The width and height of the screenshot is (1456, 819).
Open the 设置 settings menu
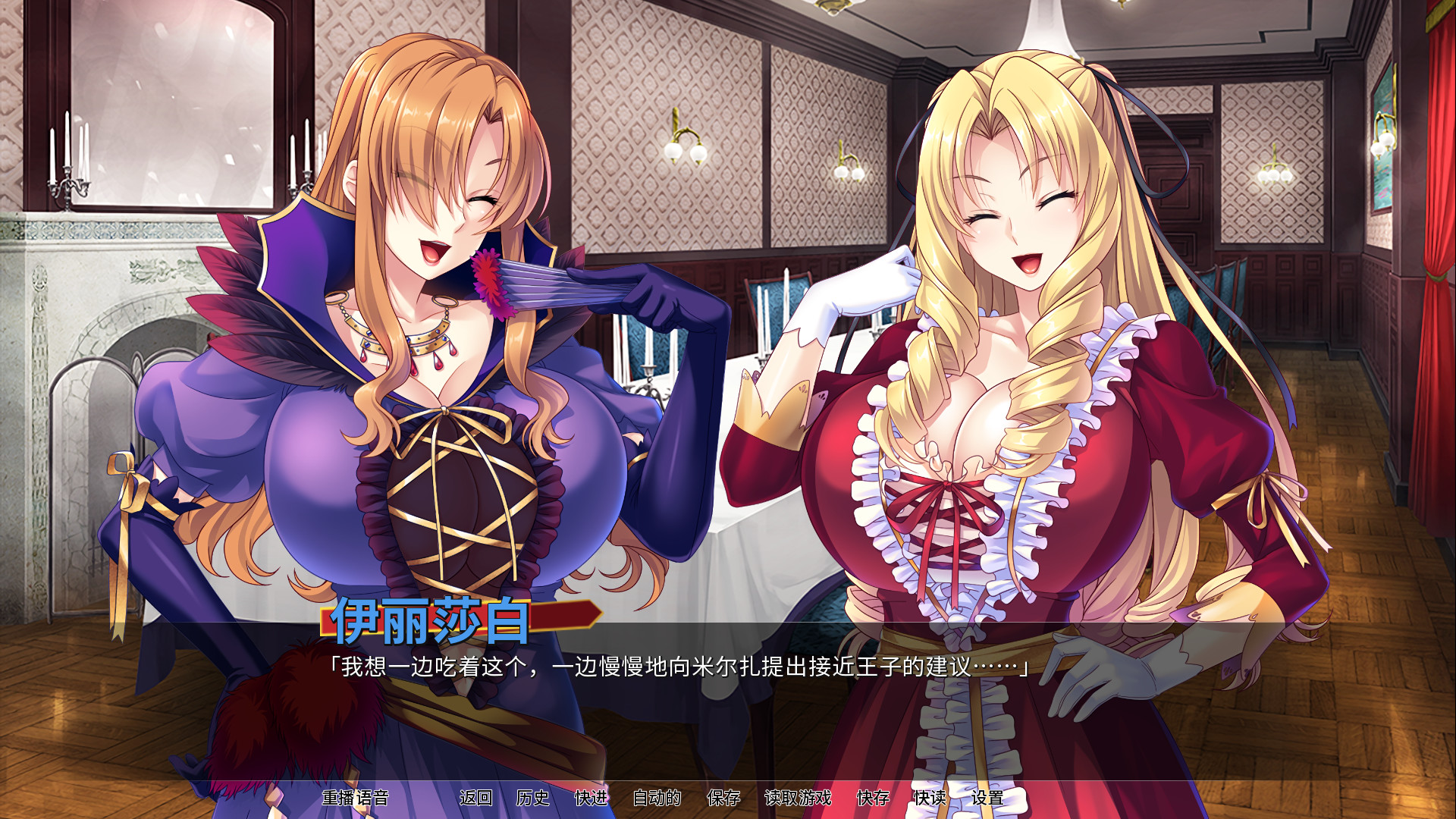click(x=987, y=798)
